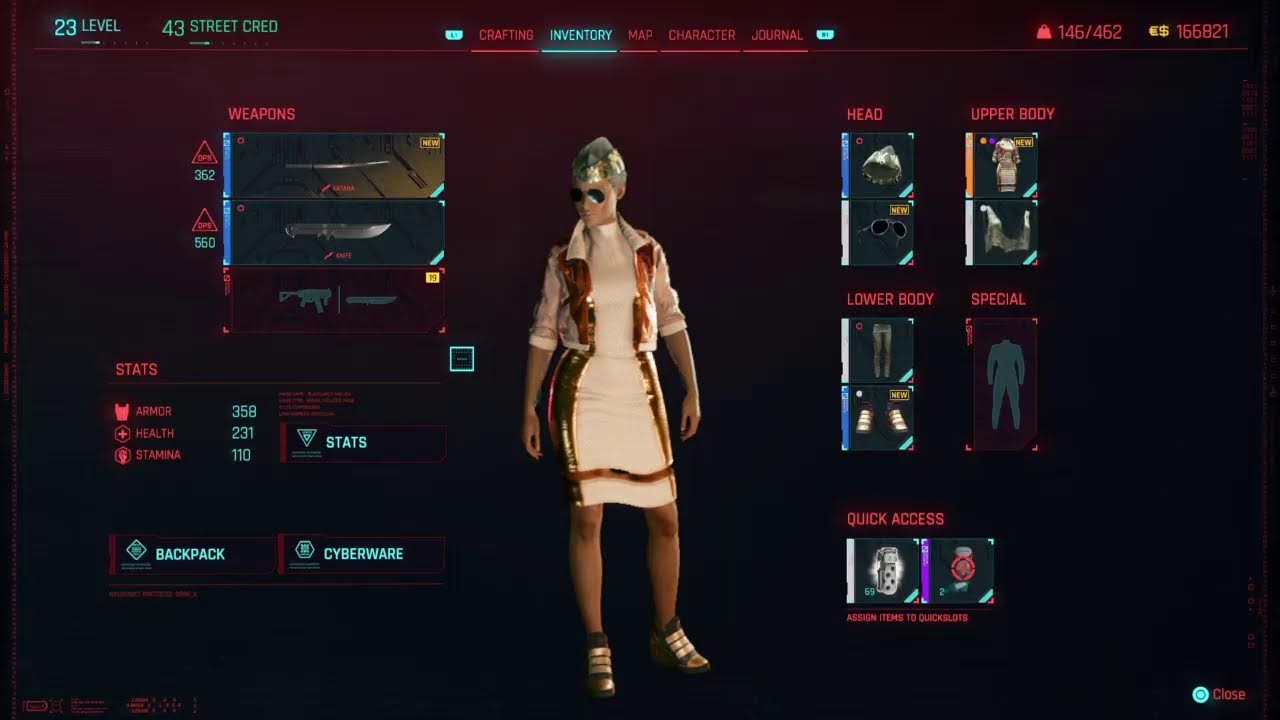Open the Cyberware panel
The image size is (1280, 720).
(363, 553)
